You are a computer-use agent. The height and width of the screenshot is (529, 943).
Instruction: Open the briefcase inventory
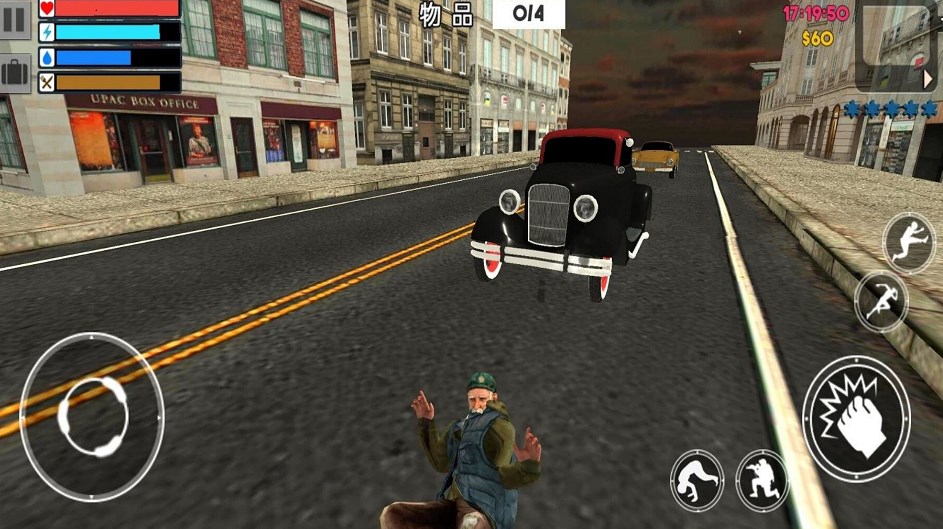coord(15,72)
